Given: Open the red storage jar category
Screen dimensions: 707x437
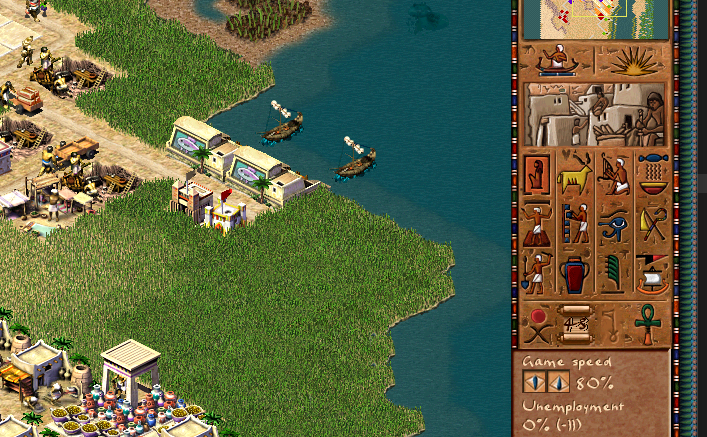Looking at the screenshot, I should [x=576, y=272].
